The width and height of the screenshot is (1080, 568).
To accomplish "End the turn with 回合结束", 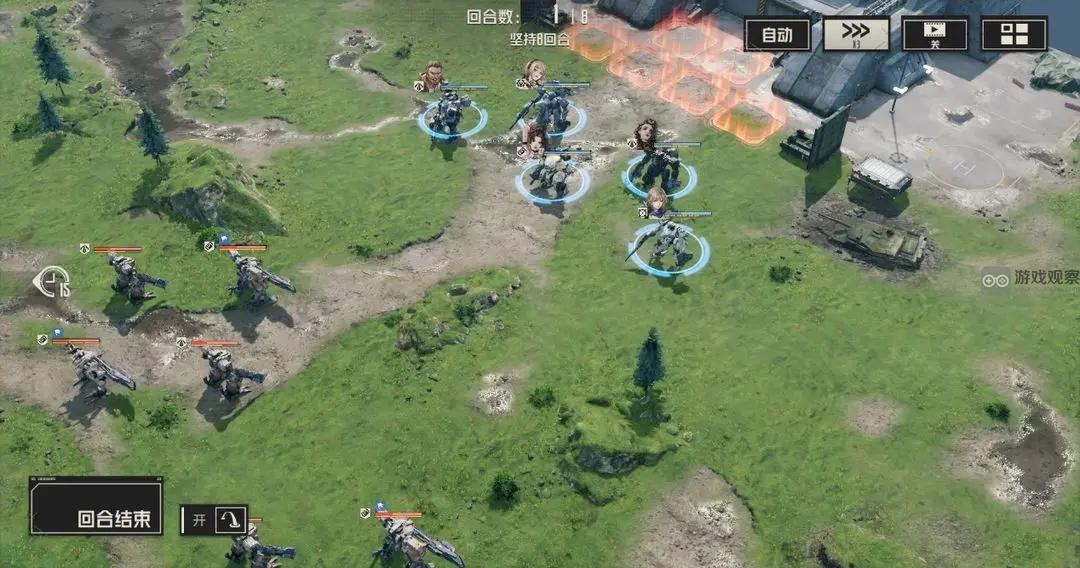I will pos(96,506).
